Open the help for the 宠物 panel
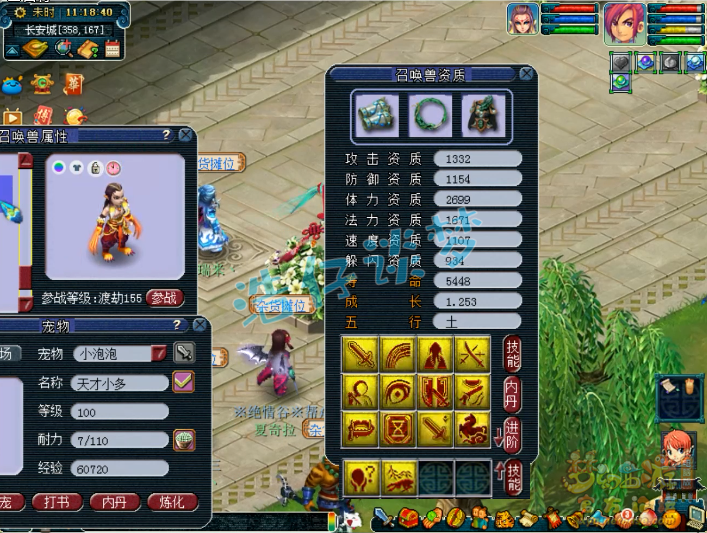Image resolution: width=707 pixels, height=533 pixels. 178,326
